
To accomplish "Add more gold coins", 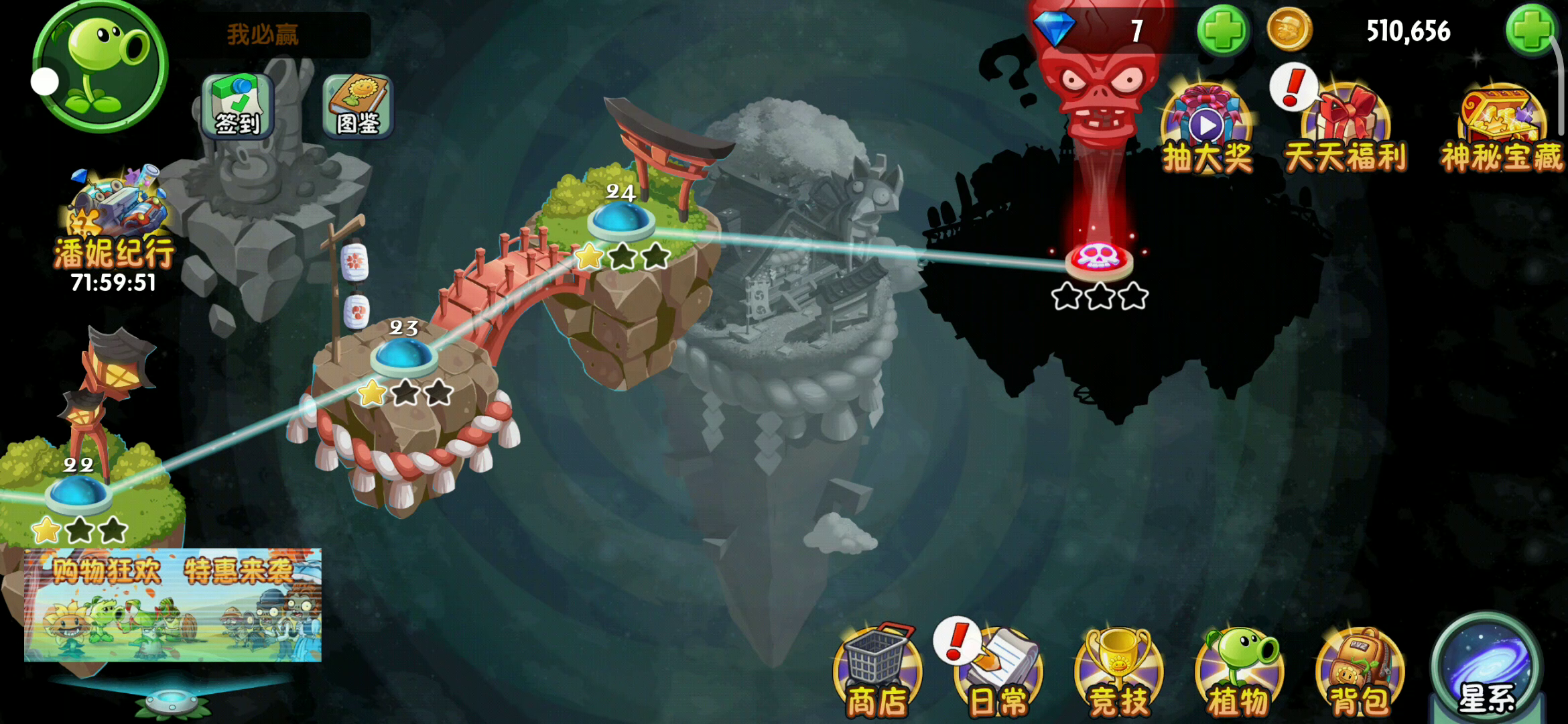I will [1530, 31].
